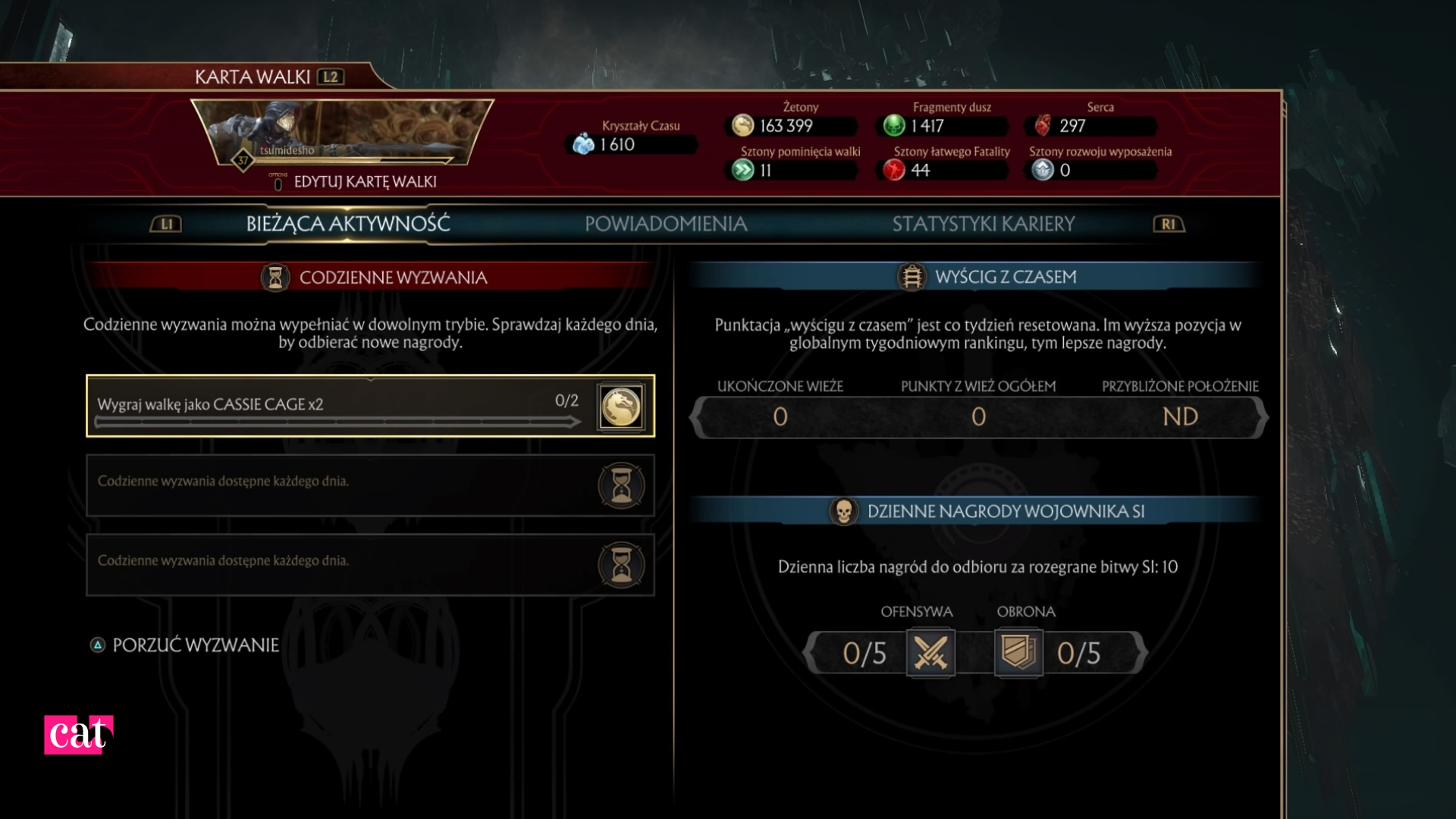Open the Wyścig z Czasem section header
Screen dimensions: 1456x819
[1005, 277]
